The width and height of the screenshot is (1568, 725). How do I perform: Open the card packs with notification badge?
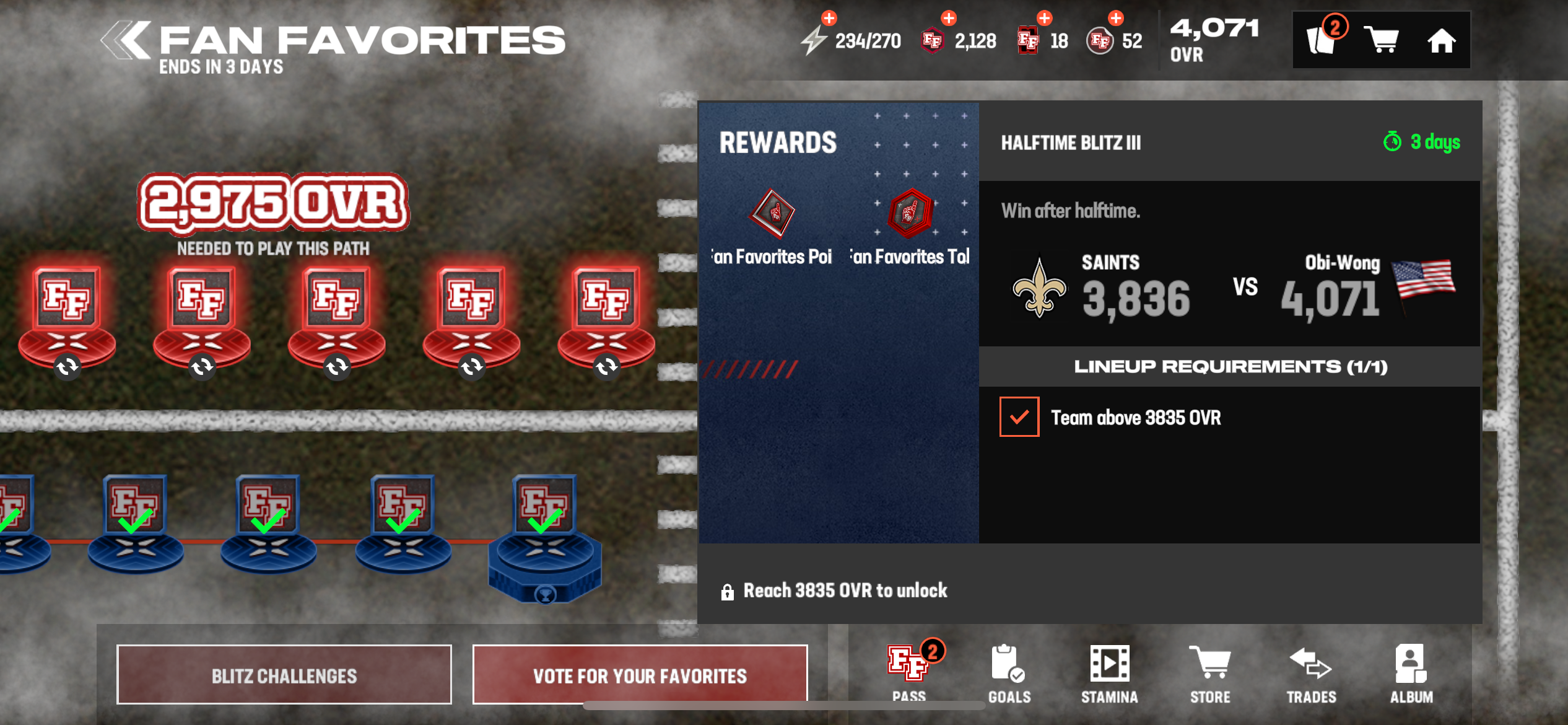click(x=1322, y=40)
